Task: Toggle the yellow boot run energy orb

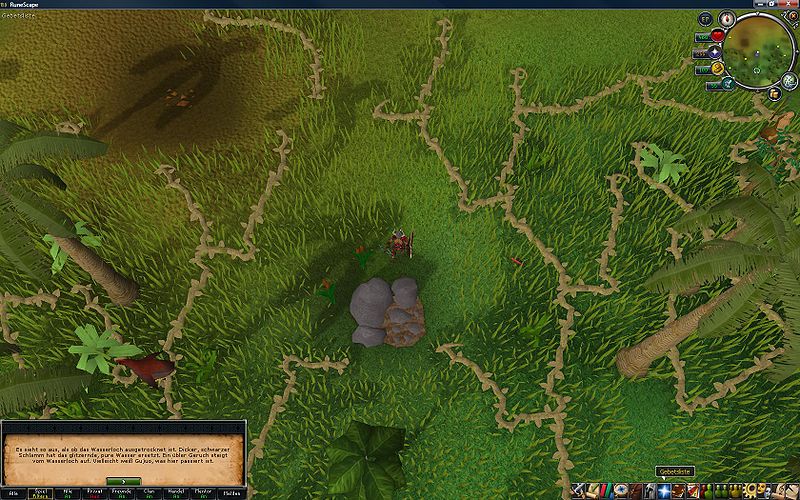Action: [x=717, y=68]
